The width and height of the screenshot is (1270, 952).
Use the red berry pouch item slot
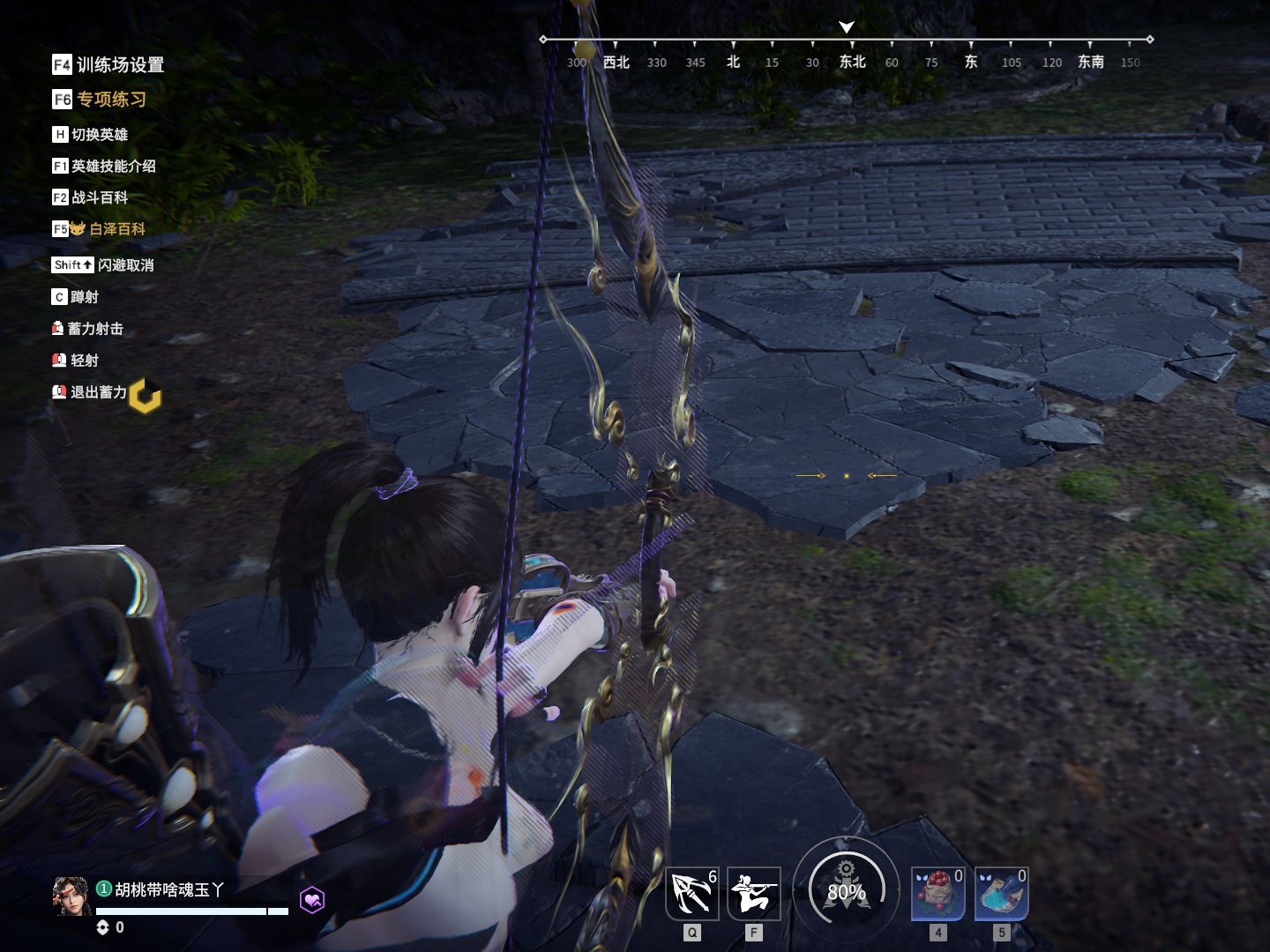[x=938, y=893]
